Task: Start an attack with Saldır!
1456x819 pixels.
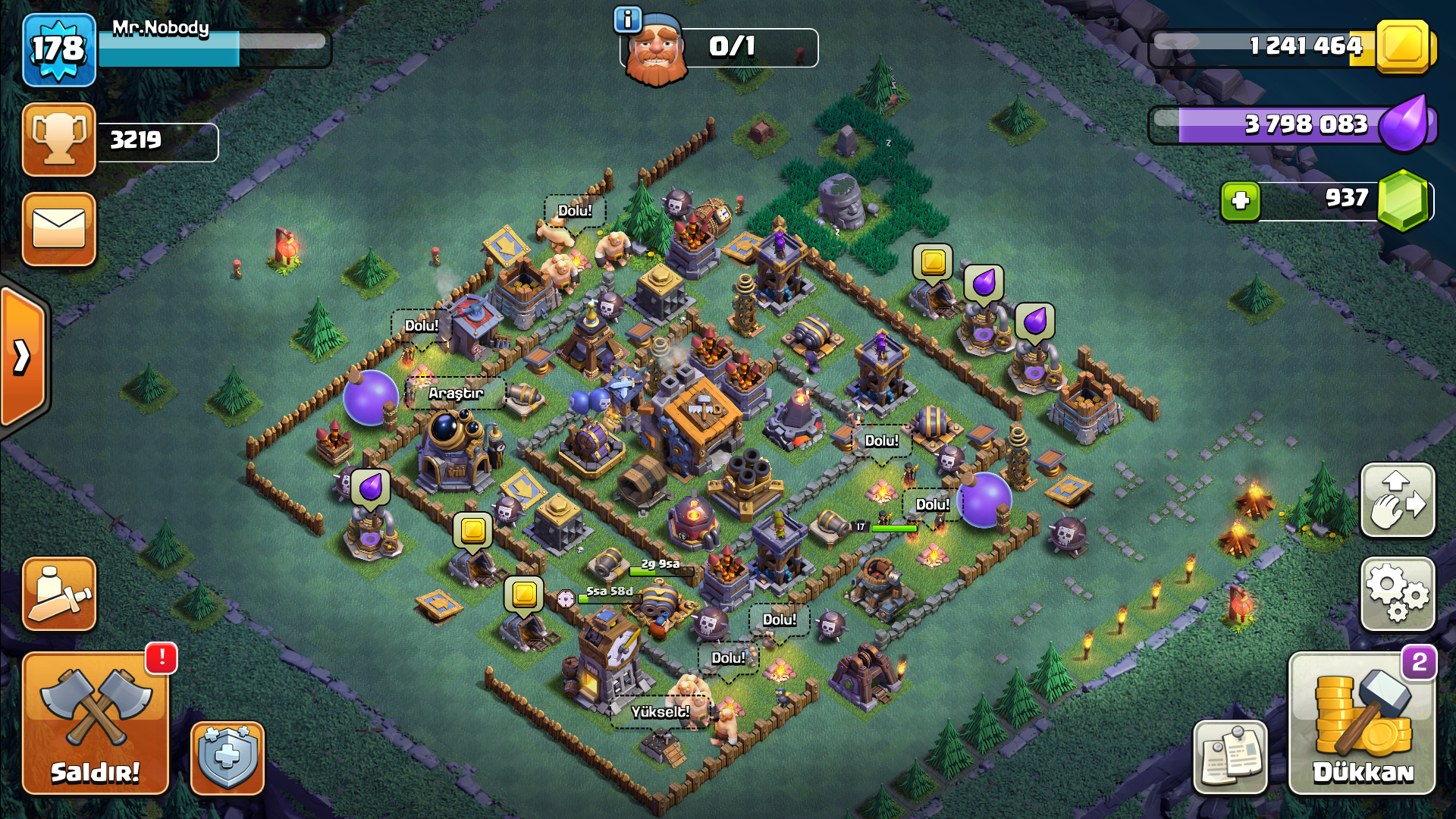Action: pos(96,724)
